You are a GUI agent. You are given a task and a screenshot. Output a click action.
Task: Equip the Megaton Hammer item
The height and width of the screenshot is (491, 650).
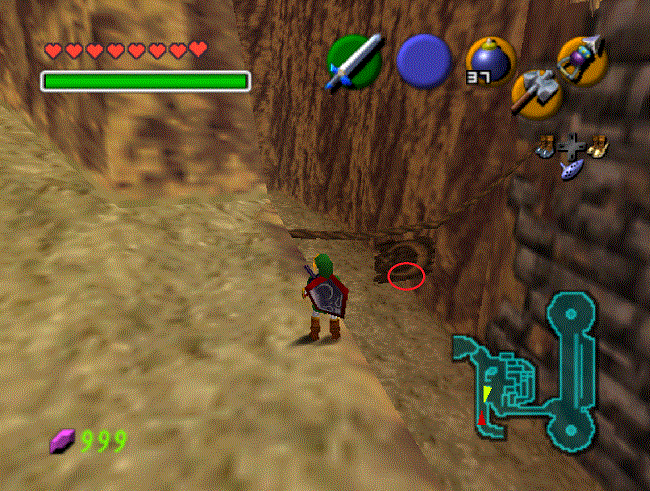click(533, 94)
